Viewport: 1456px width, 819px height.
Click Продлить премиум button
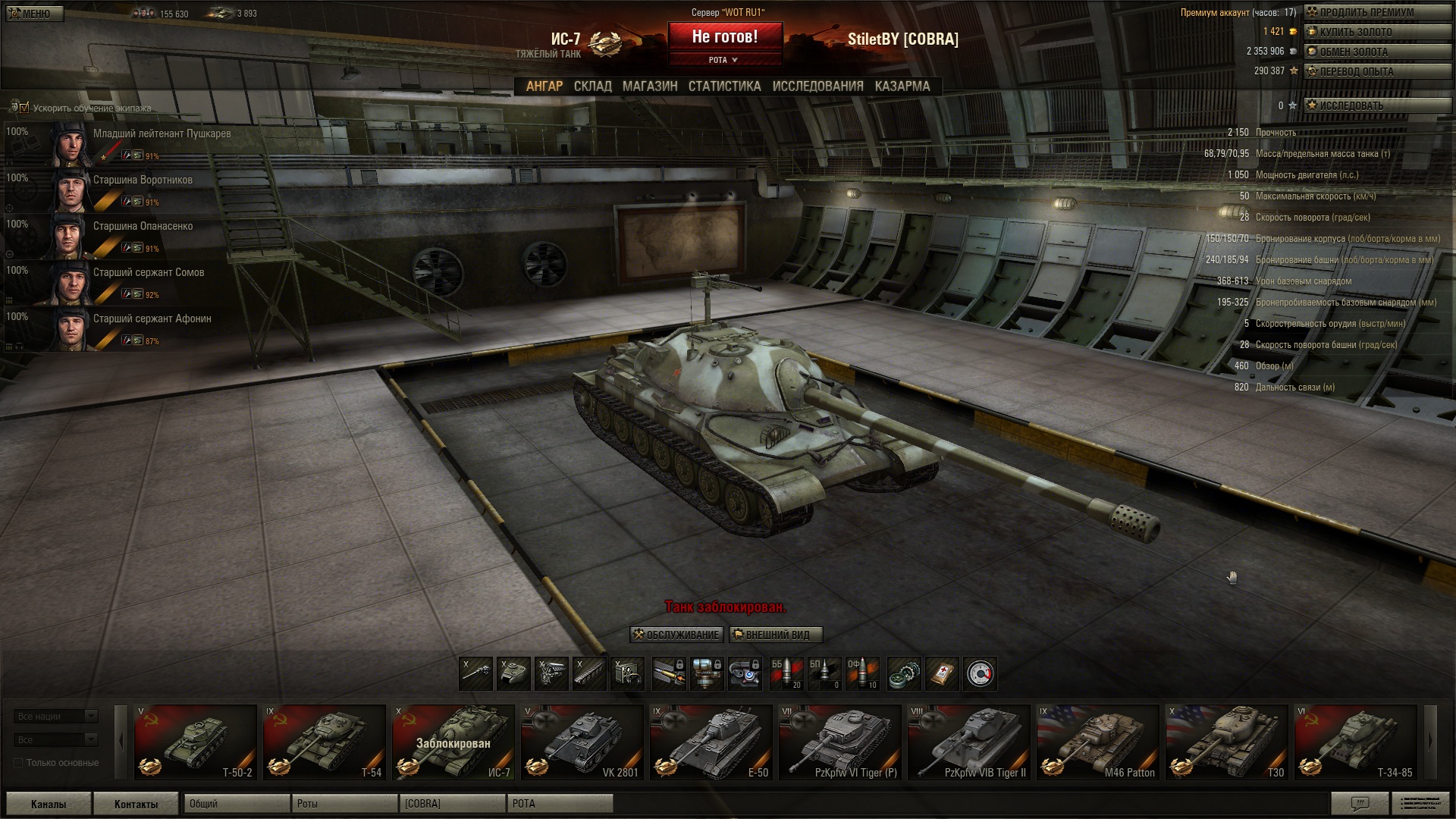point(1376,12)
